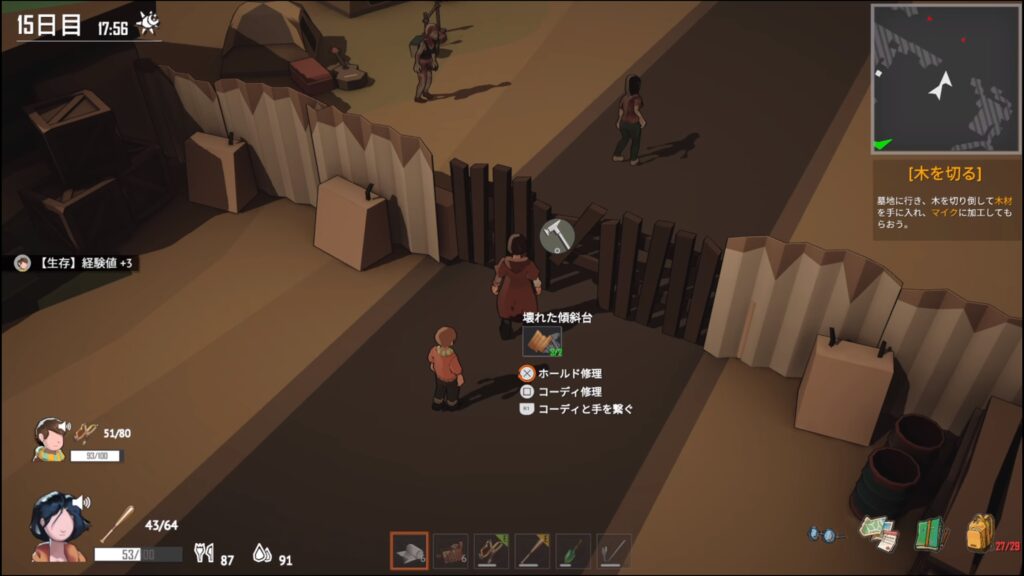This screenshot has width=1024, height=576.
Task: Select the boy companion's portrait
Action: coord(48,438)
